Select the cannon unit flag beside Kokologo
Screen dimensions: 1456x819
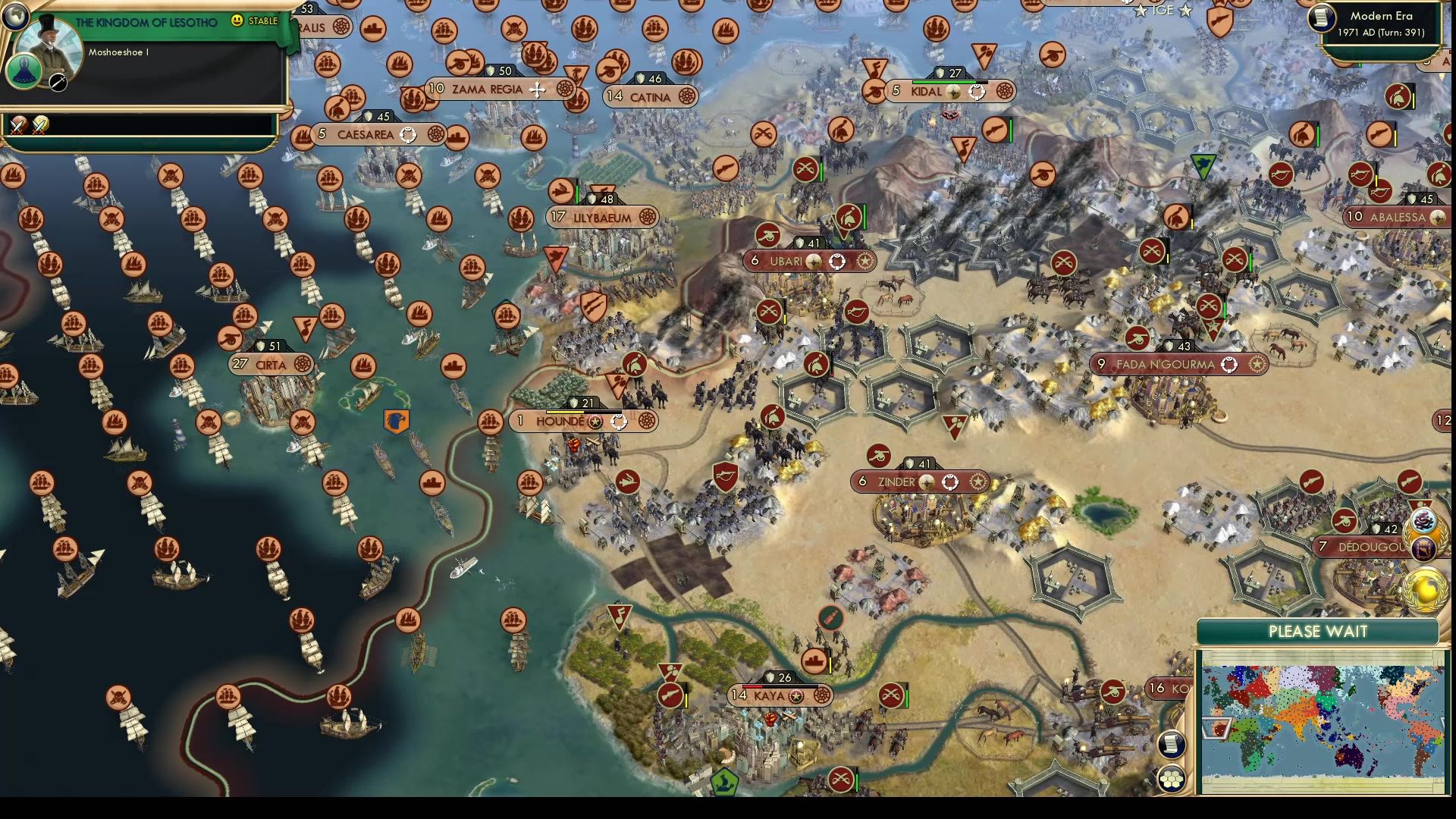(1113, 692)
